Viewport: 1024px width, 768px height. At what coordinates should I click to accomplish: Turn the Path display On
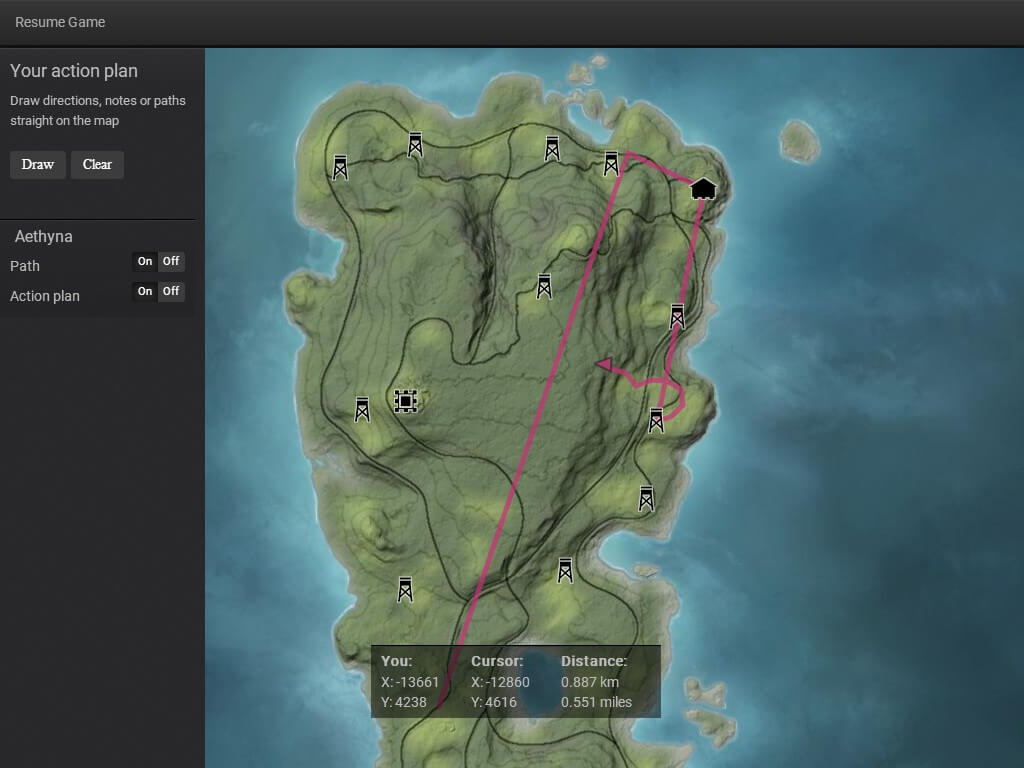coord(145,262)
